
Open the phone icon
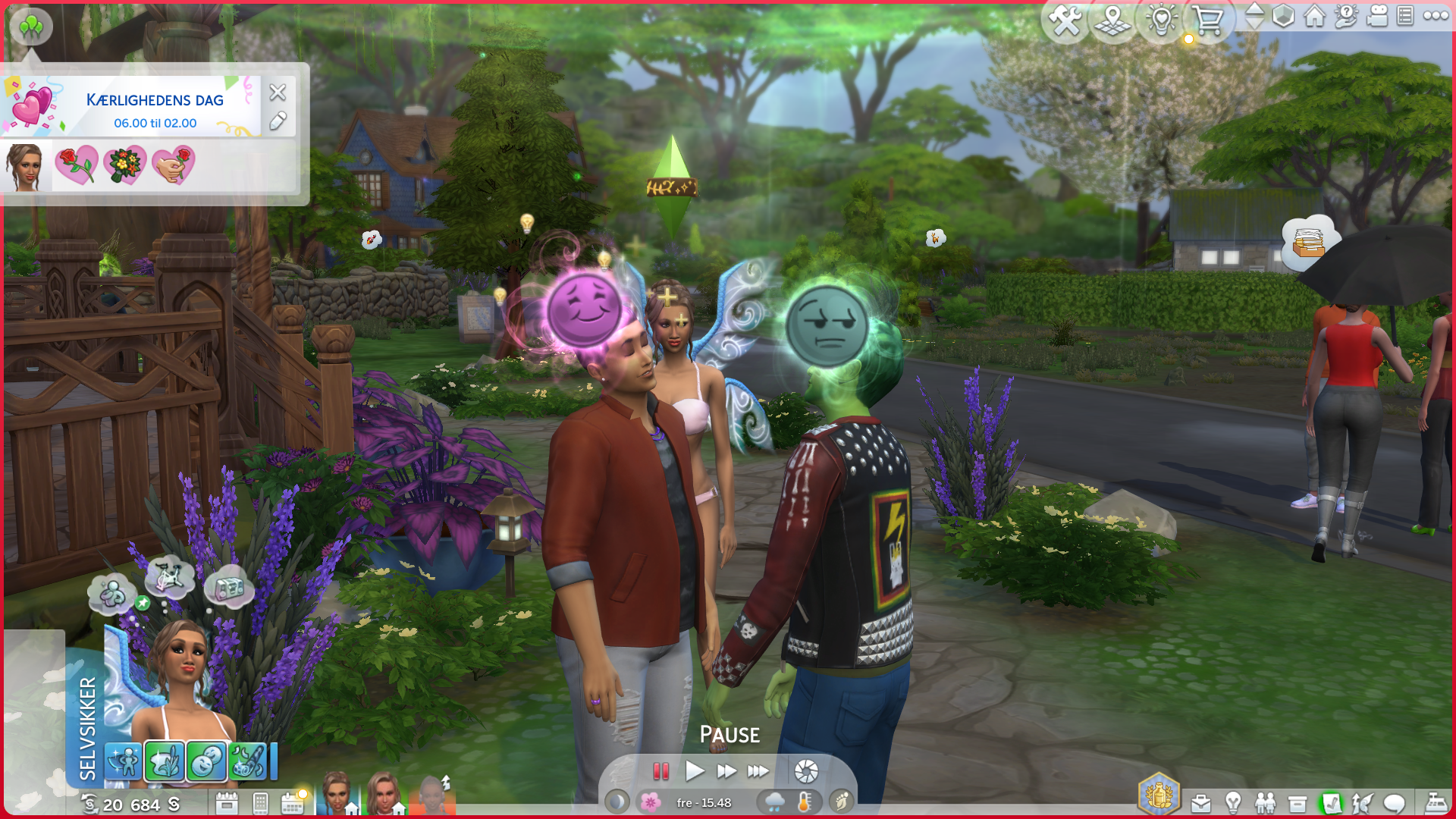pos(260,802)
